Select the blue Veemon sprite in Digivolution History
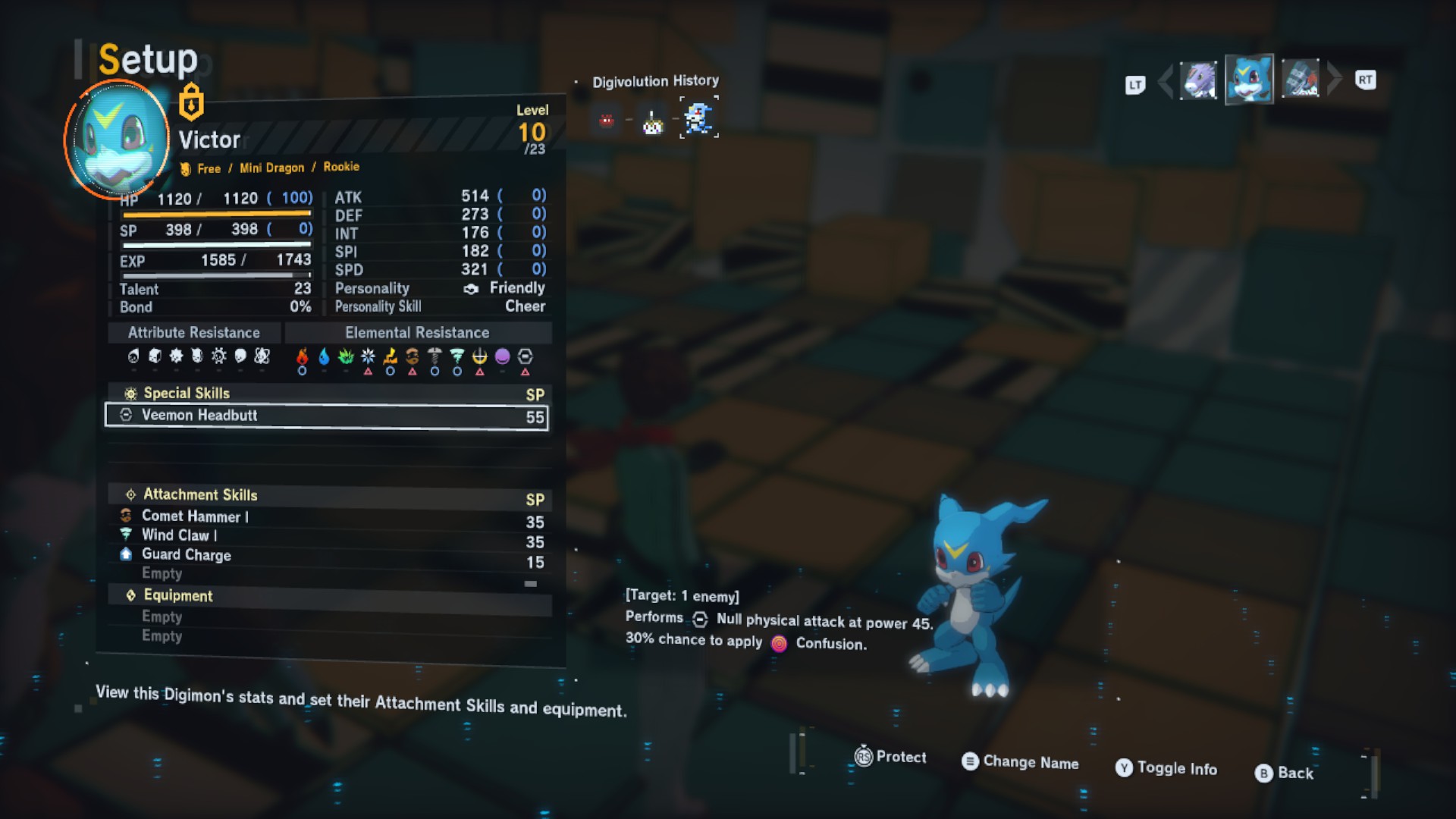The width and height of the screenshot is (1456, 819). (x=698, y=118)
